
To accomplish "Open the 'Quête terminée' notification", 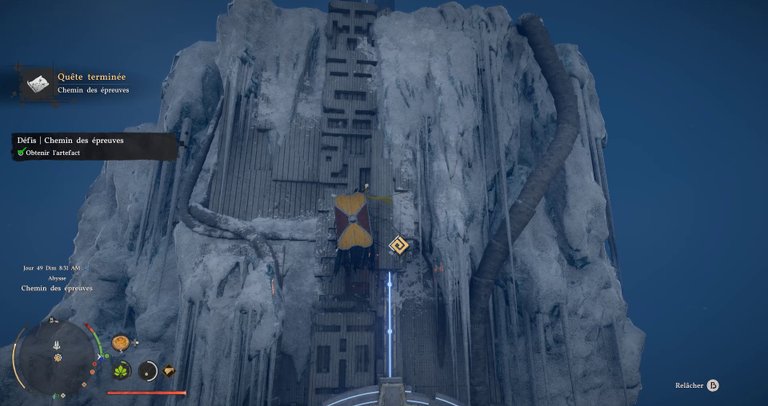I will tap(81, 83).
